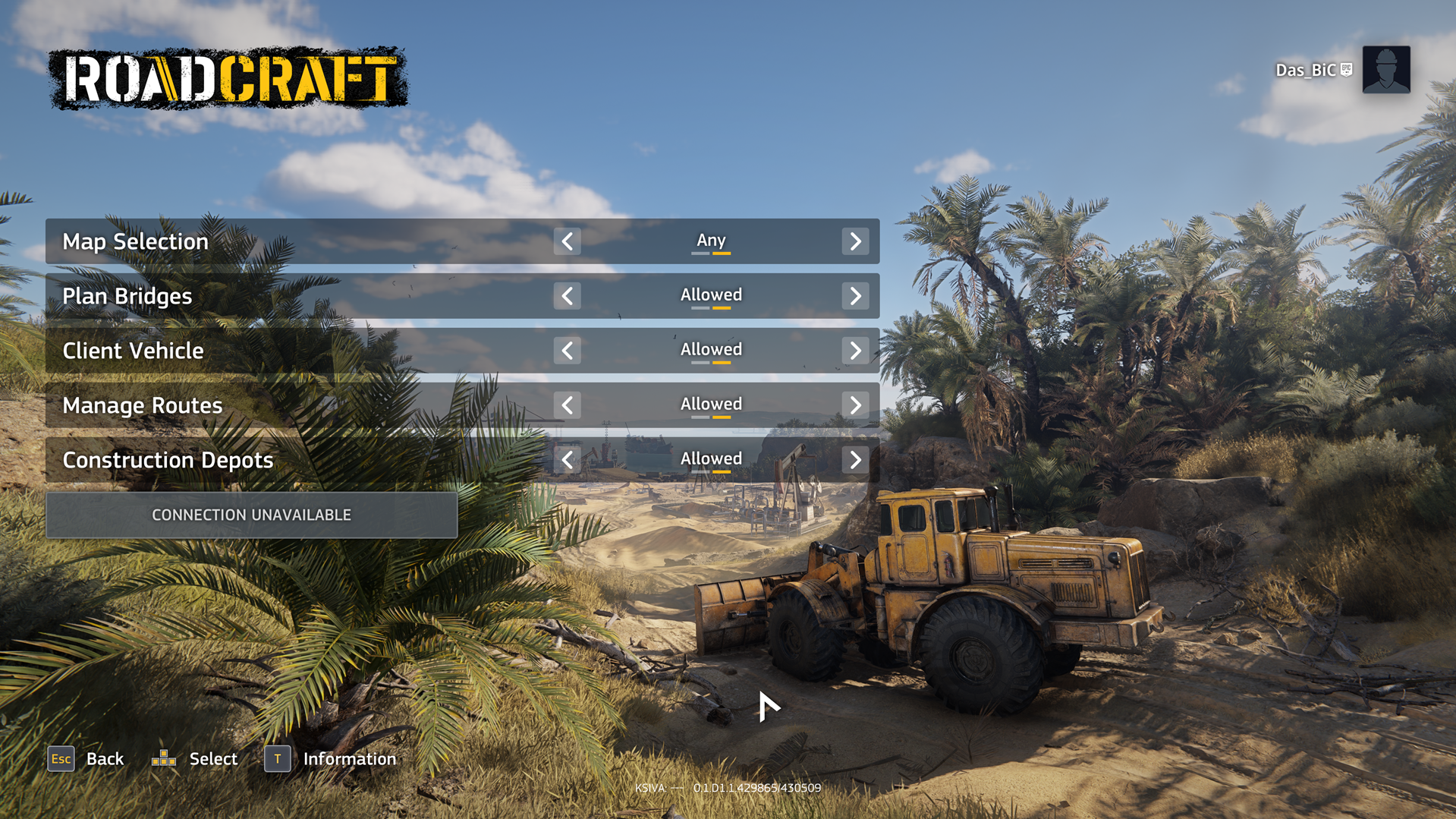Click the Esc key icon for Back
Viewport: 1456px width, 819px height.
click(61, 758)
